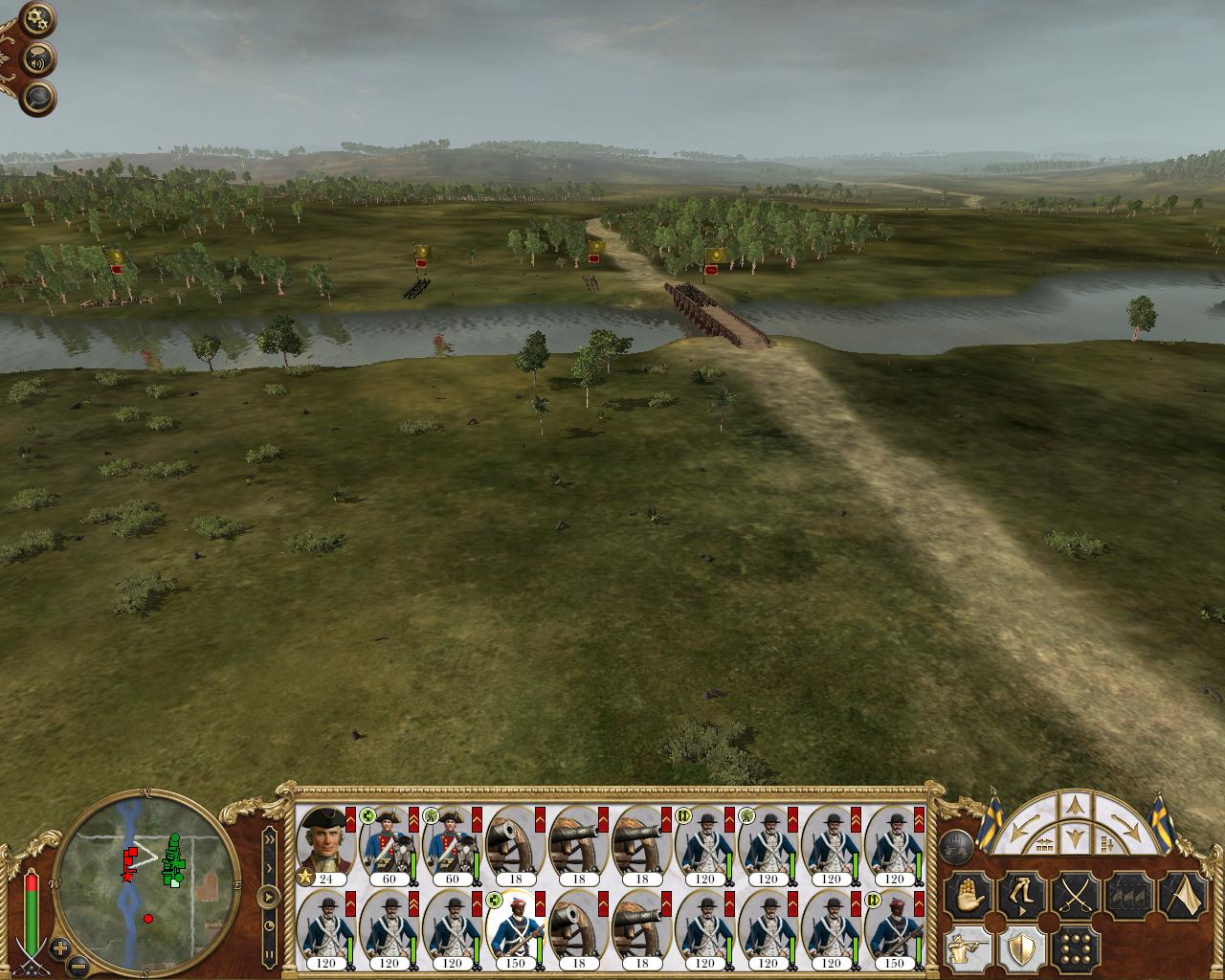The image size is (1225, 980).
Task: Toggle melee mode crossed sabres button
Action: tap(1075, 897)
